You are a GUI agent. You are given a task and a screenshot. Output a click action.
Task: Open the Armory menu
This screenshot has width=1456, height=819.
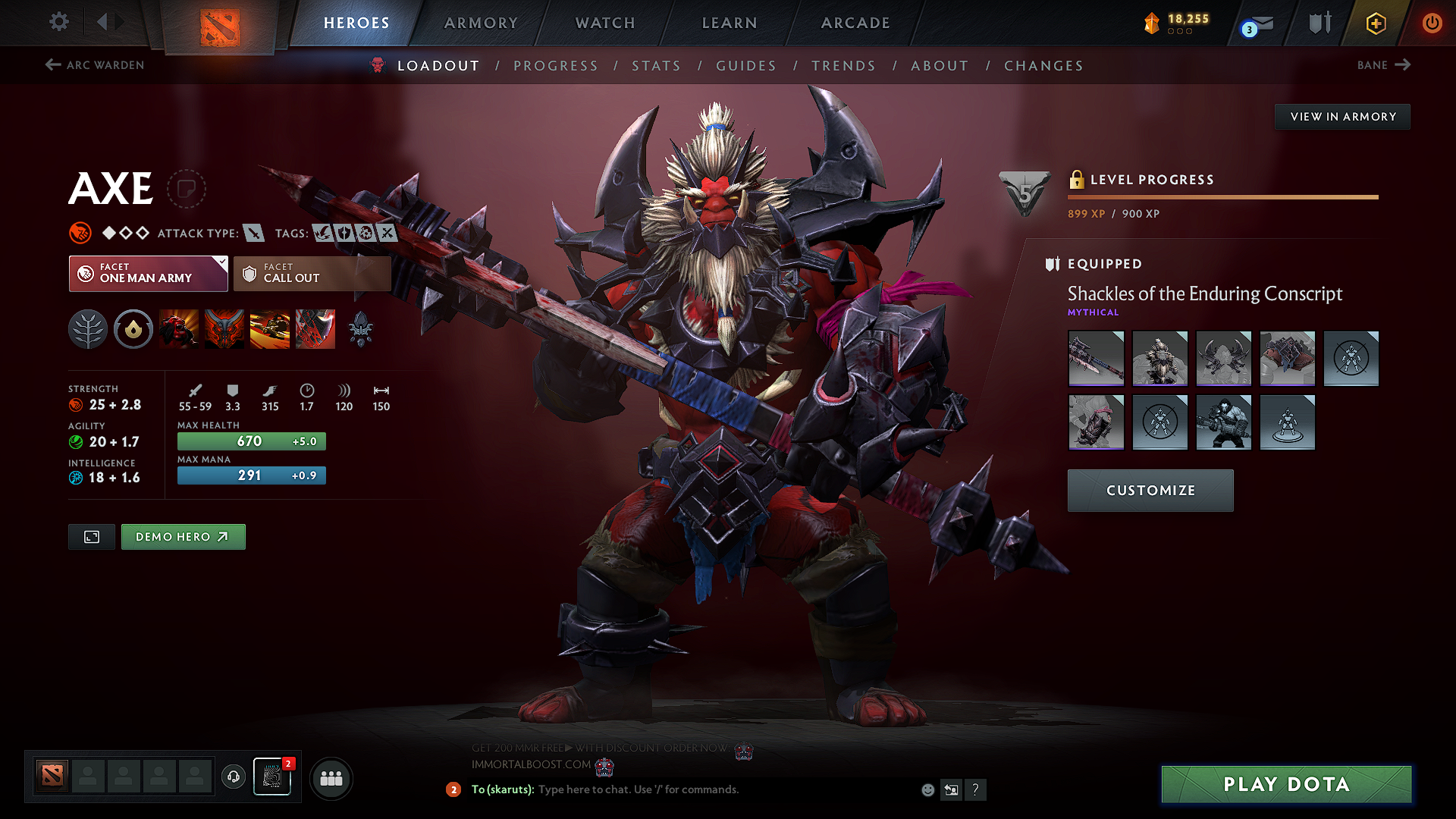click(x=481, y=23)
